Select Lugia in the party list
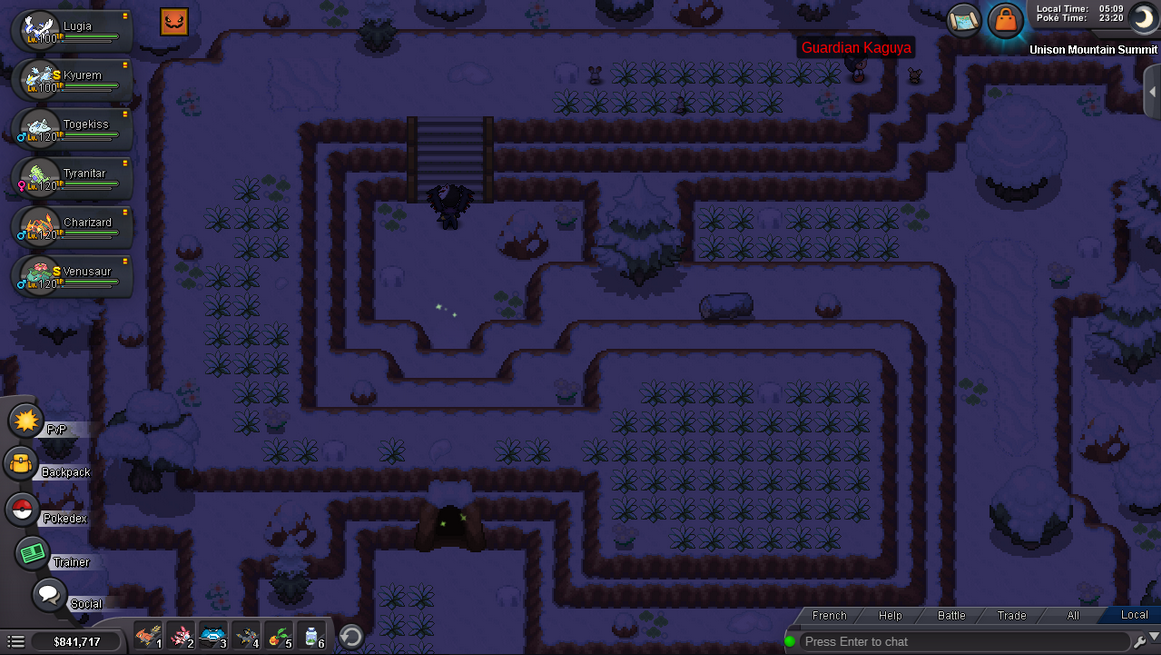 tap(70, 30)
